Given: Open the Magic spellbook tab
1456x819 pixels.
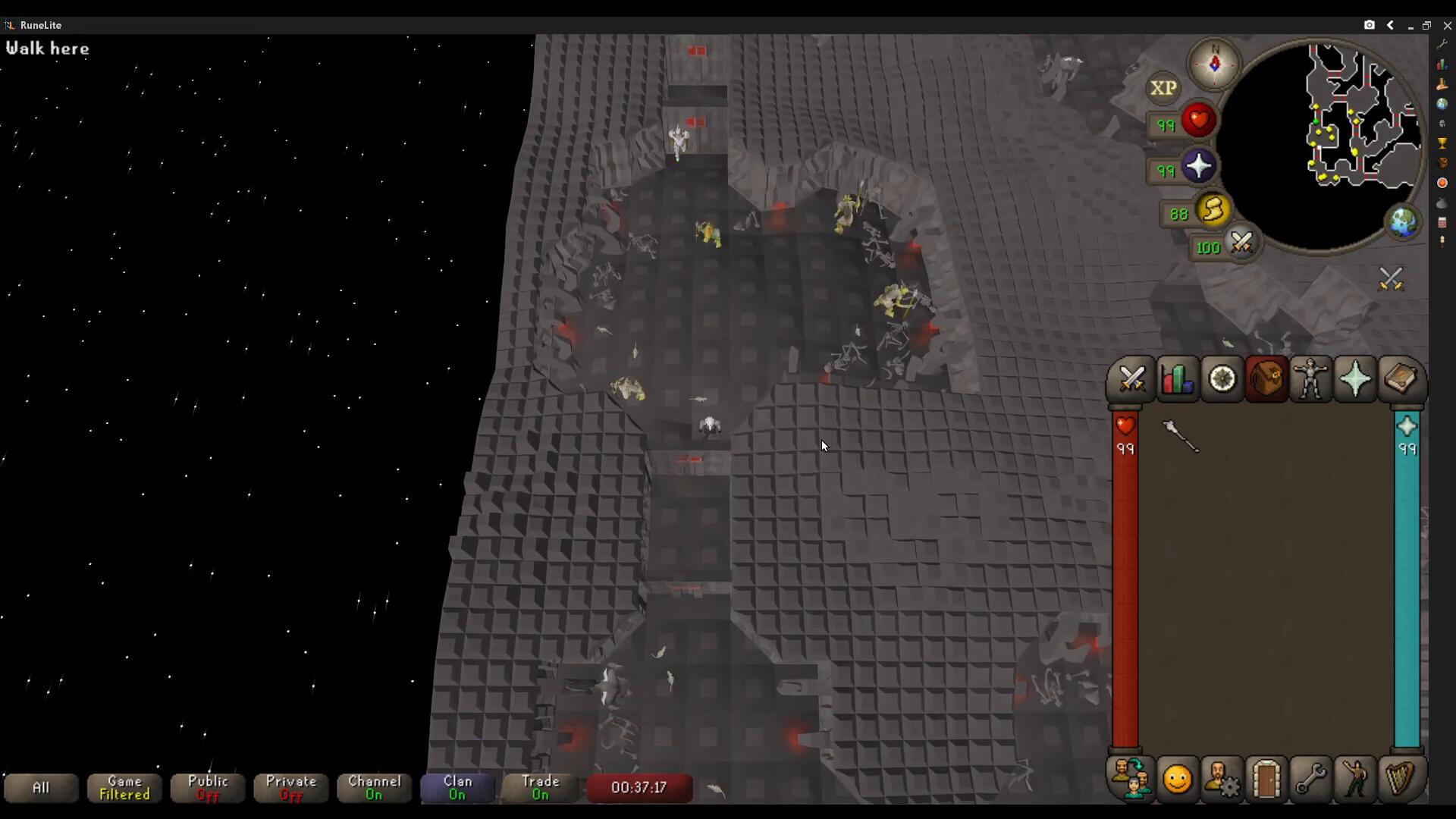Looking at the screenshot, I should click(x=1400, y=378).
